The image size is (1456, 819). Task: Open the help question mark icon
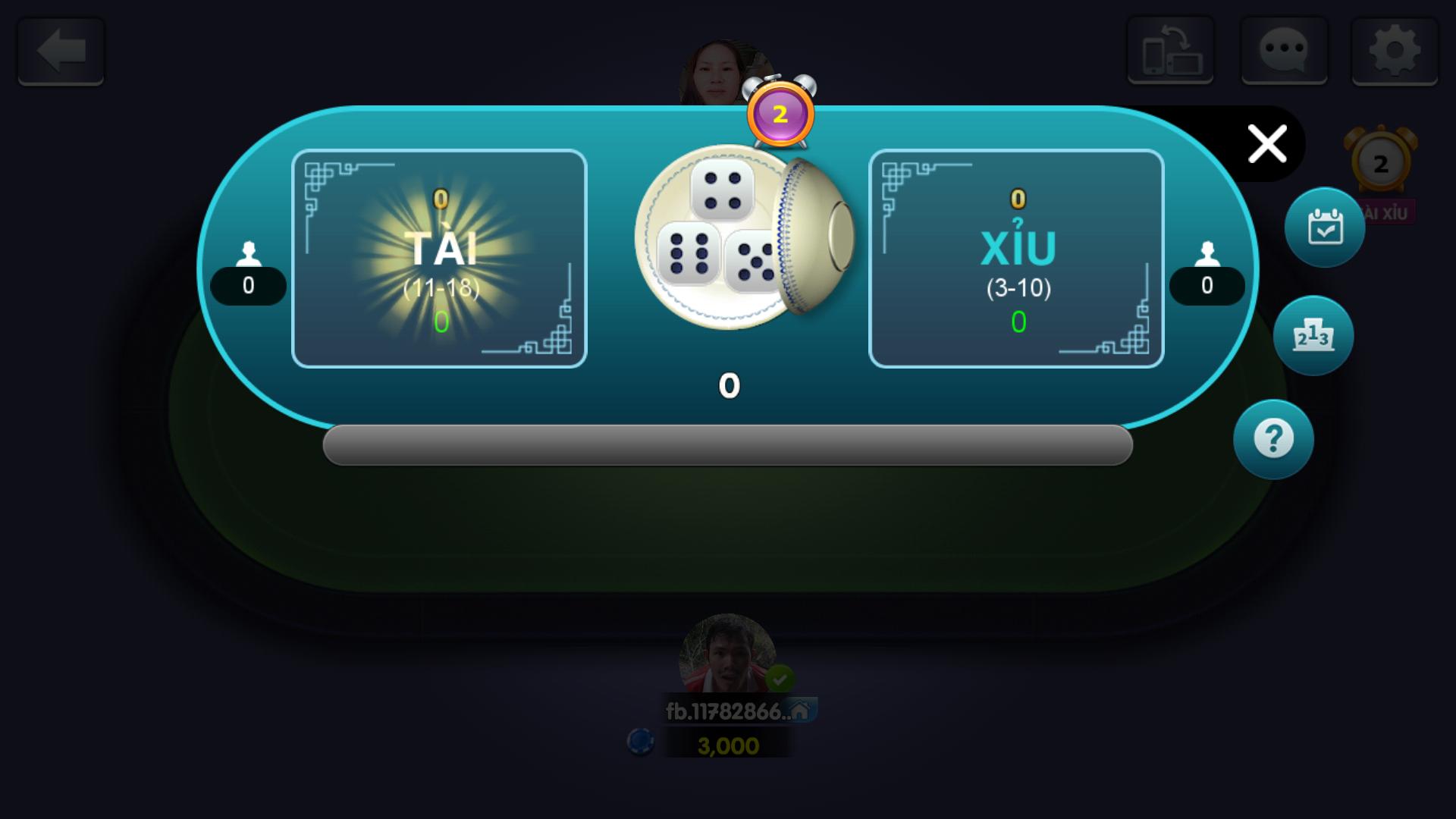[1273, 440]
